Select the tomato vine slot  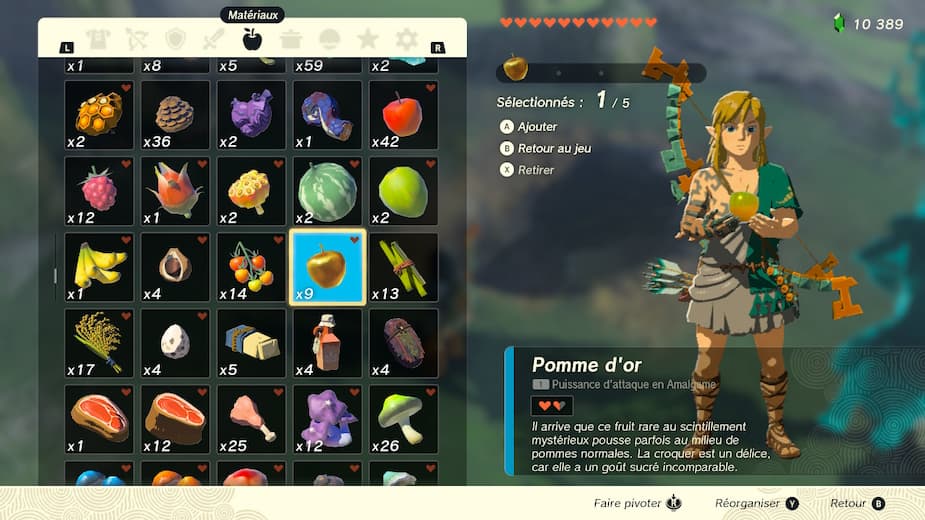click(251, 266)
